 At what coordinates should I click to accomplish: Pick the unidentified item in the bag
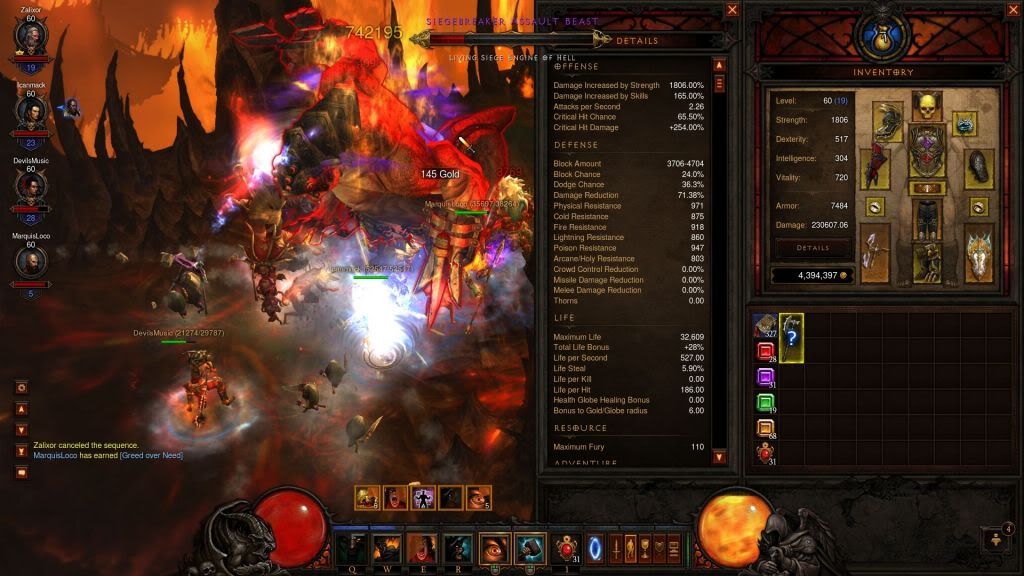pos(791,337)
